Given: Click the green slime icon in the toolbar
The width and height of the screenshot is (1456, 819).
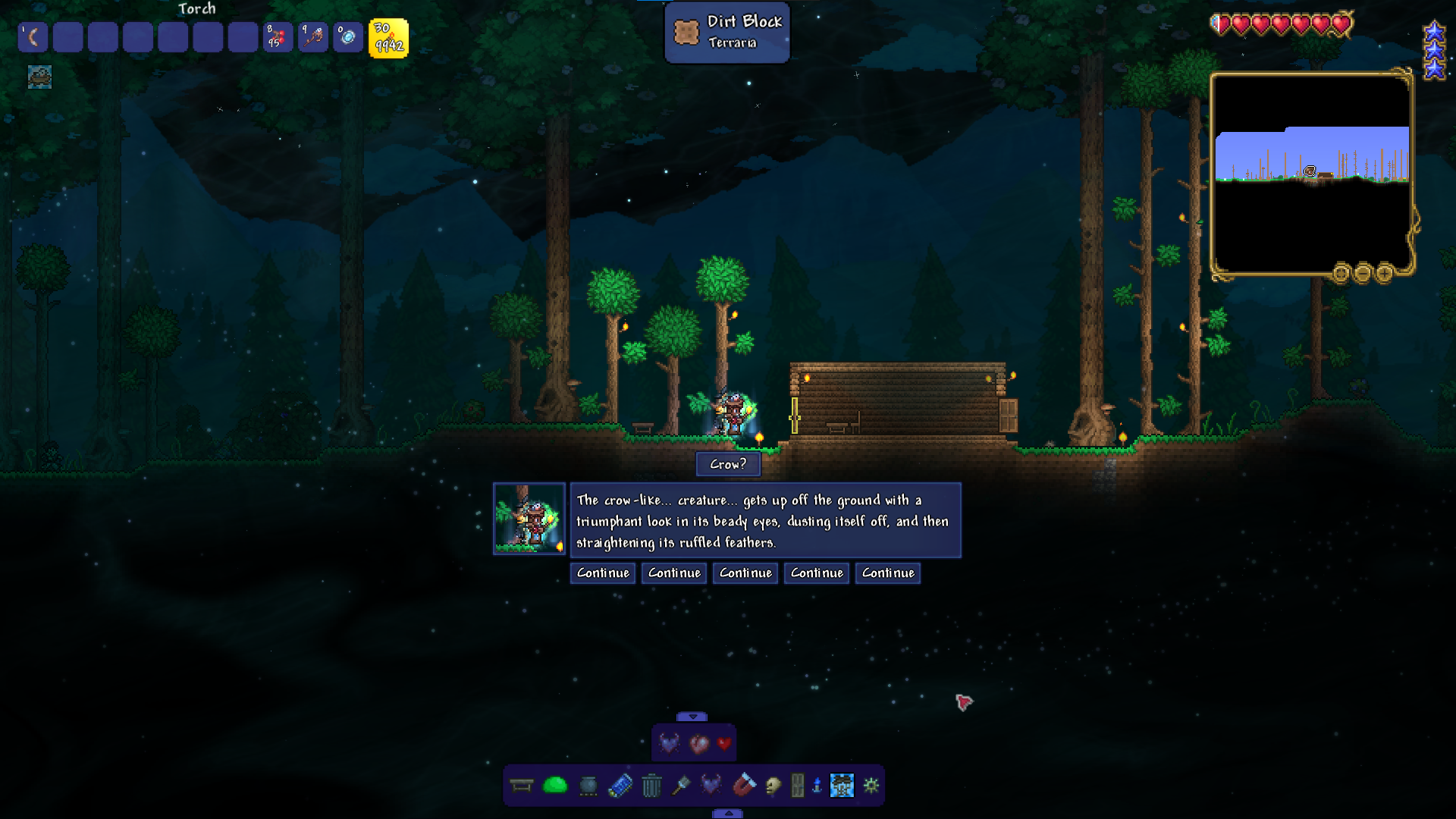Looking at the screenshot, I should 554,786.
